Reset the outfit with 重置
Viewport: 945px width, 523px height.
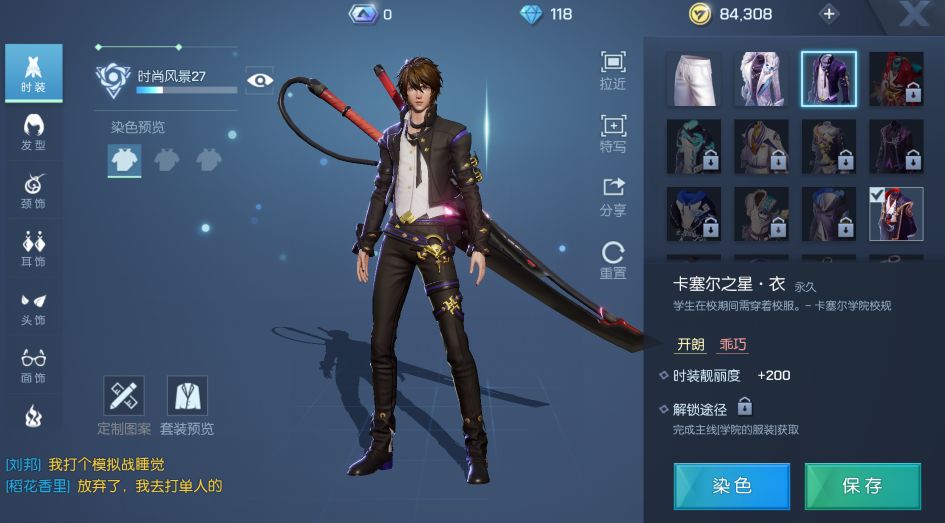(x=613, y=260)
